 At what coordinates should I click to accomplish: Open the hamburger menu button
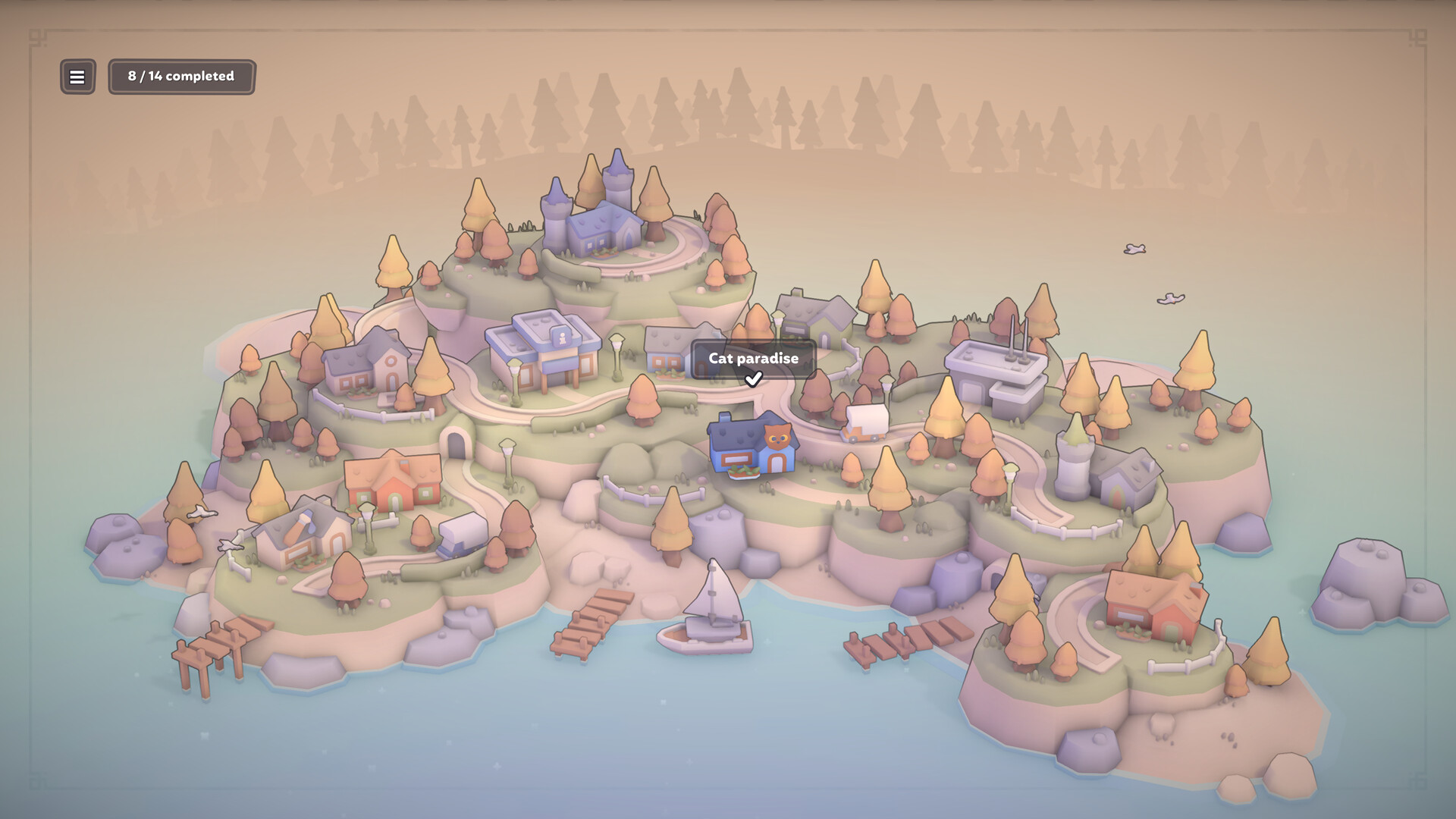[x=77, y=77]
